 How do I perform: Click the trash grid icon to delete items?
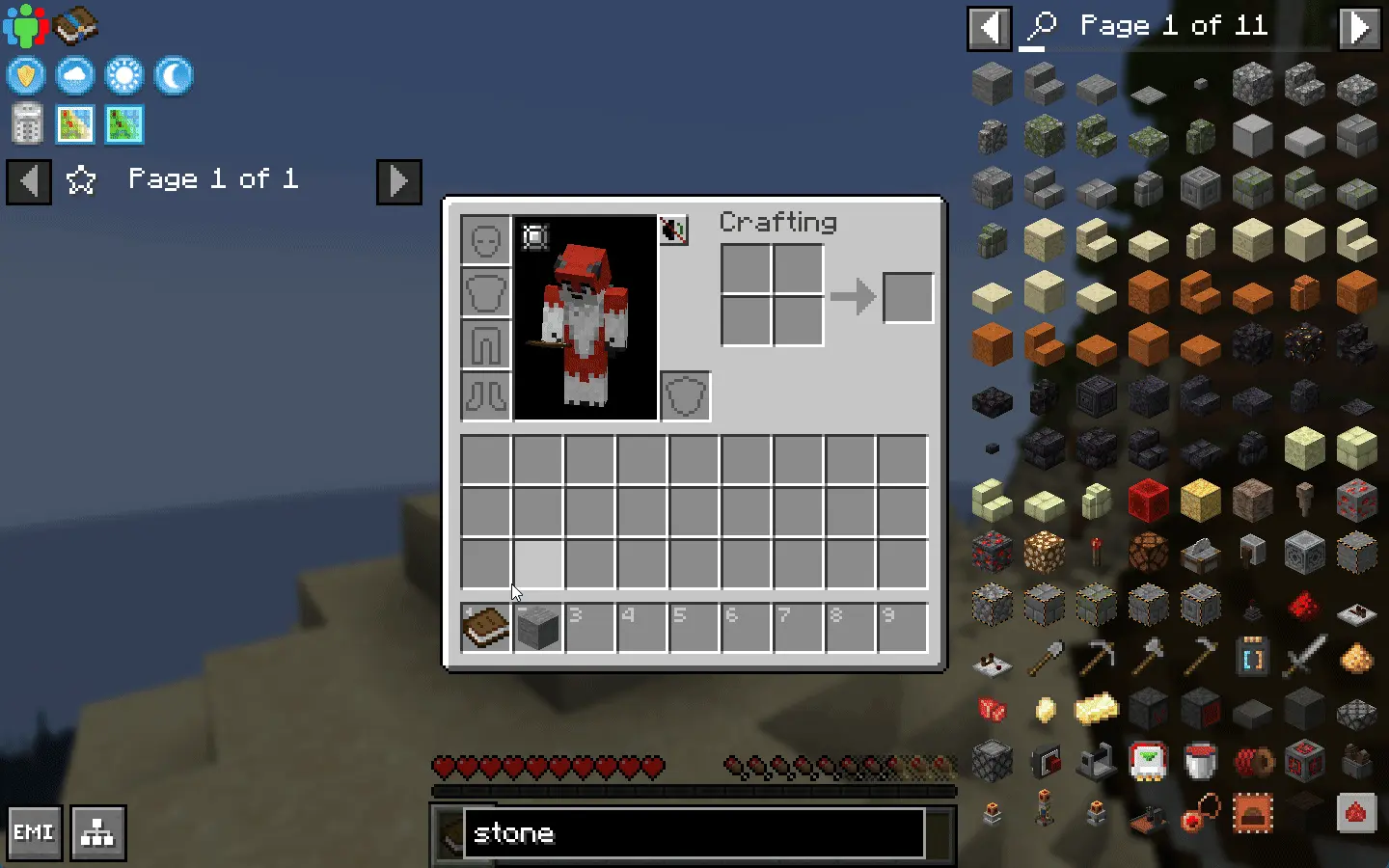click(26, 124)
